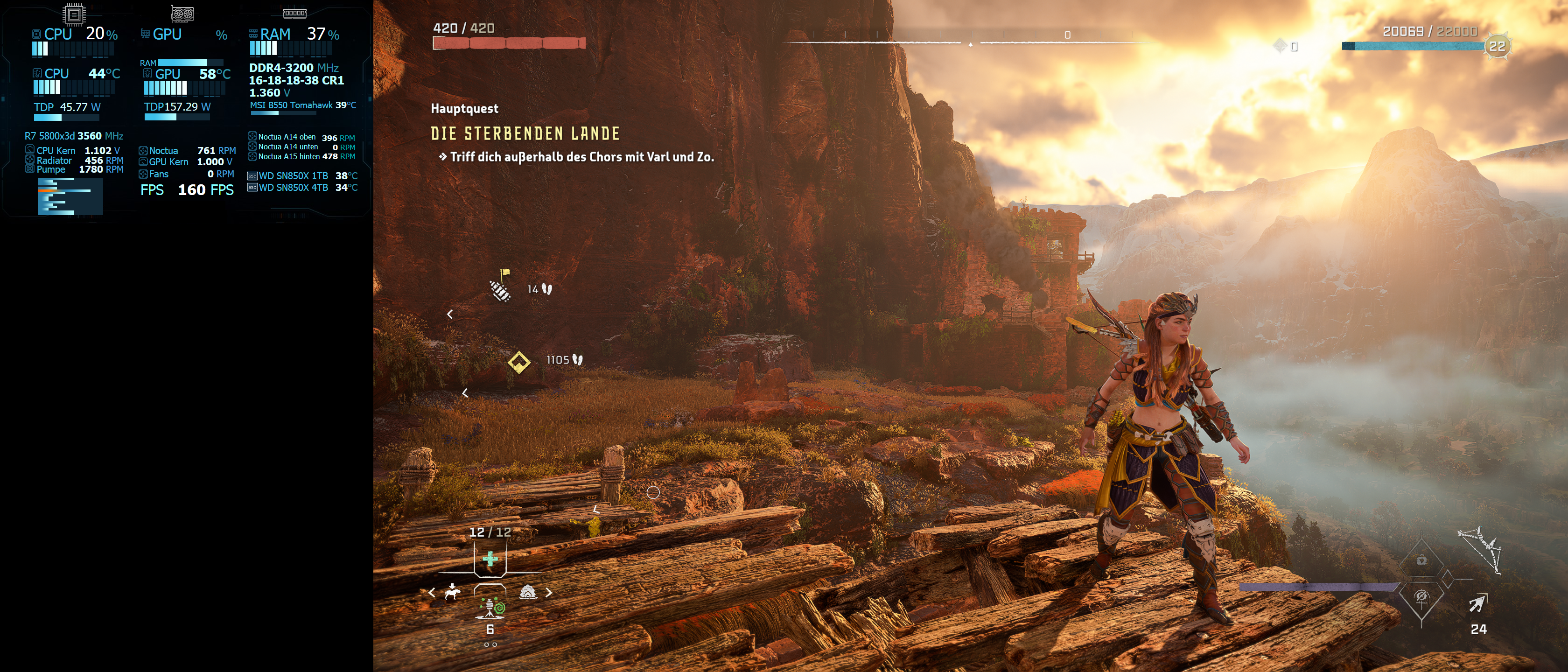Click the compass bar at top
1568x672 pixels.
coord(970,42)
